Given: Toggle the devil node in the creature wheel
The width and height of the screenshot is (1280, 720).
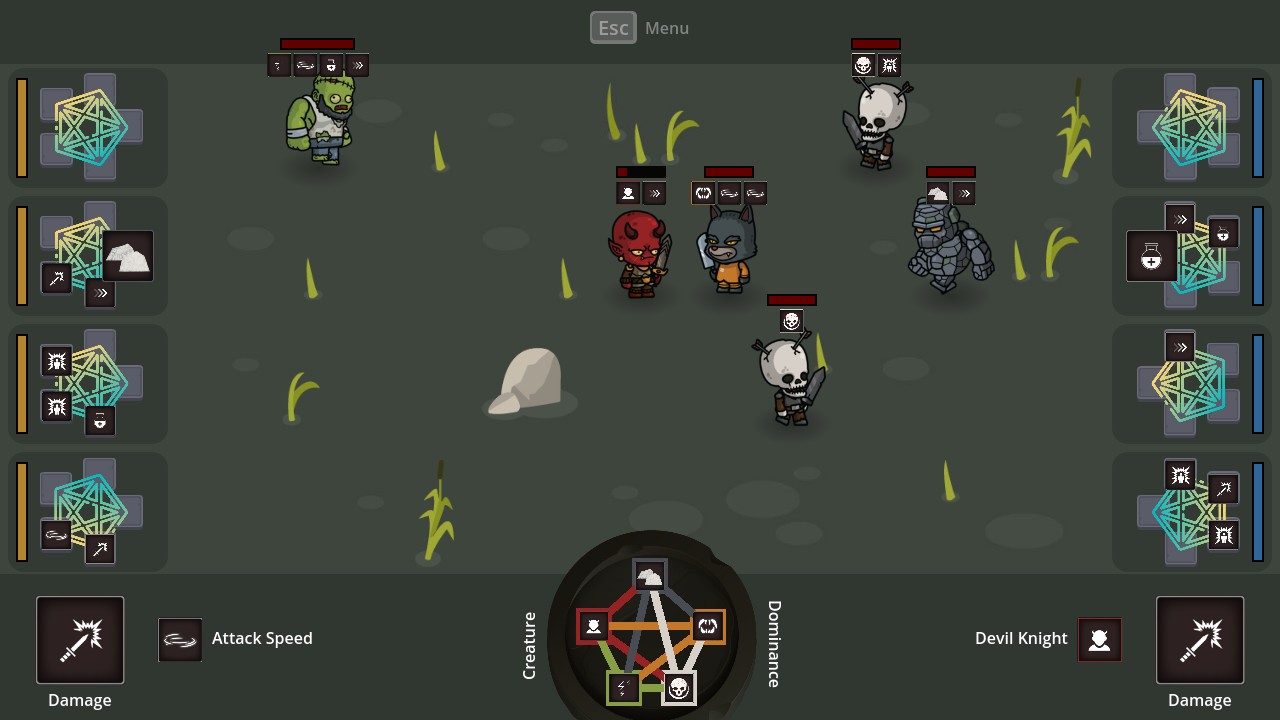Looking at the screenshot, I should (x=593, y=627).
